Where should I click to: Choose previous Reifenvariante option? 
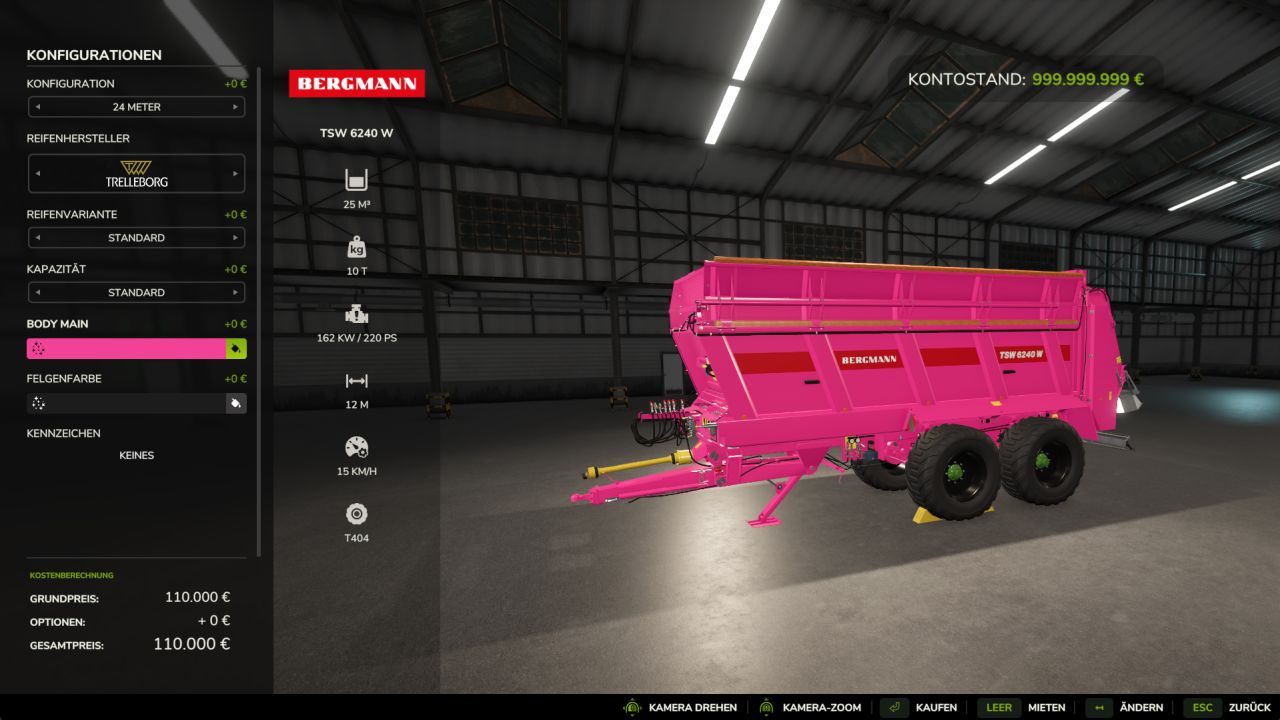pyautogui.click(x=38, y=238)
